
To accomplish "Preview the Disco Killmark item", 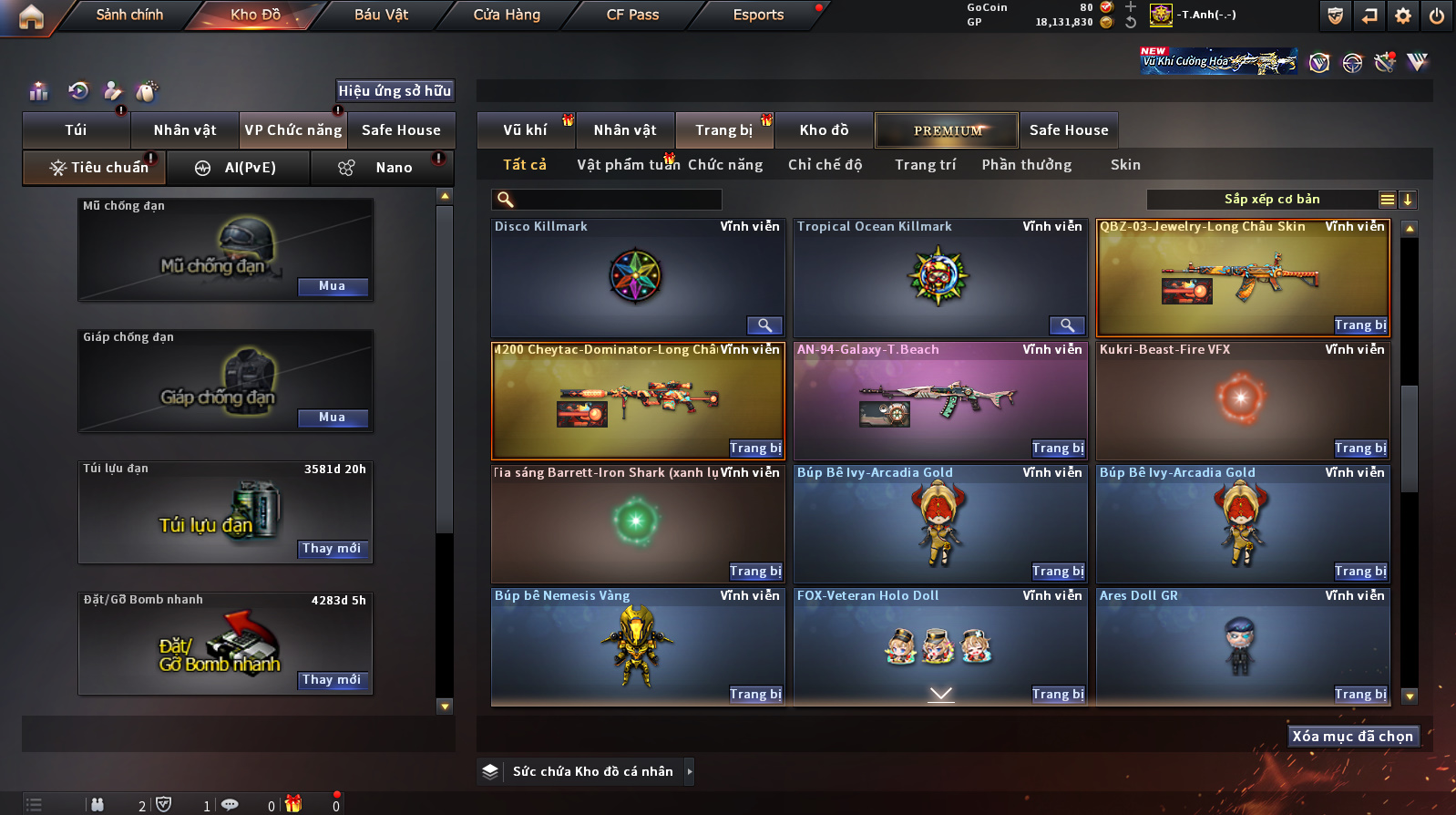I will (x=764, y=325).
